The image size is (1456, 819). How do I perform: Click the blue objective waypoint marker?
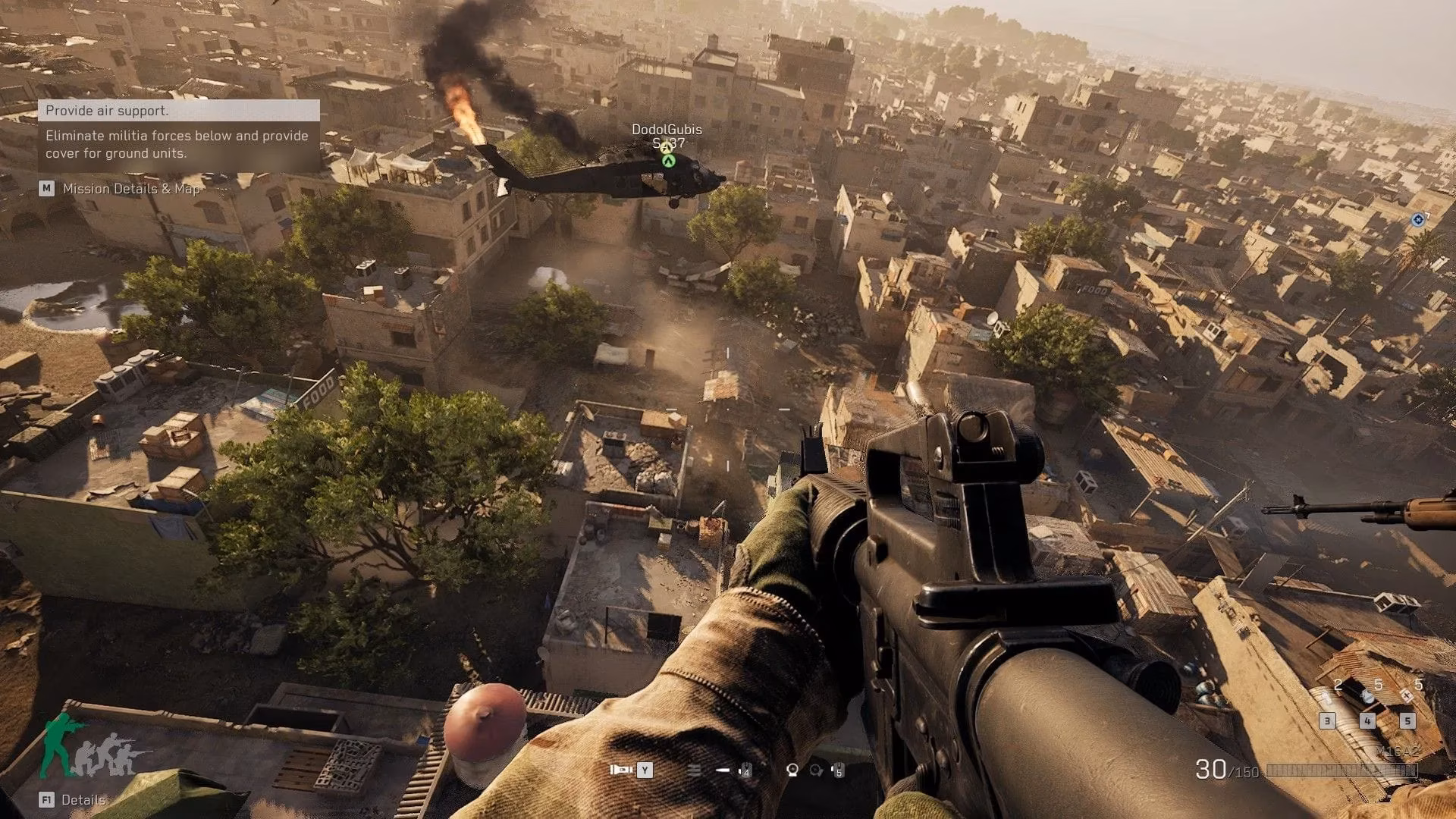pyautogui.click(x=1417, y=220)
